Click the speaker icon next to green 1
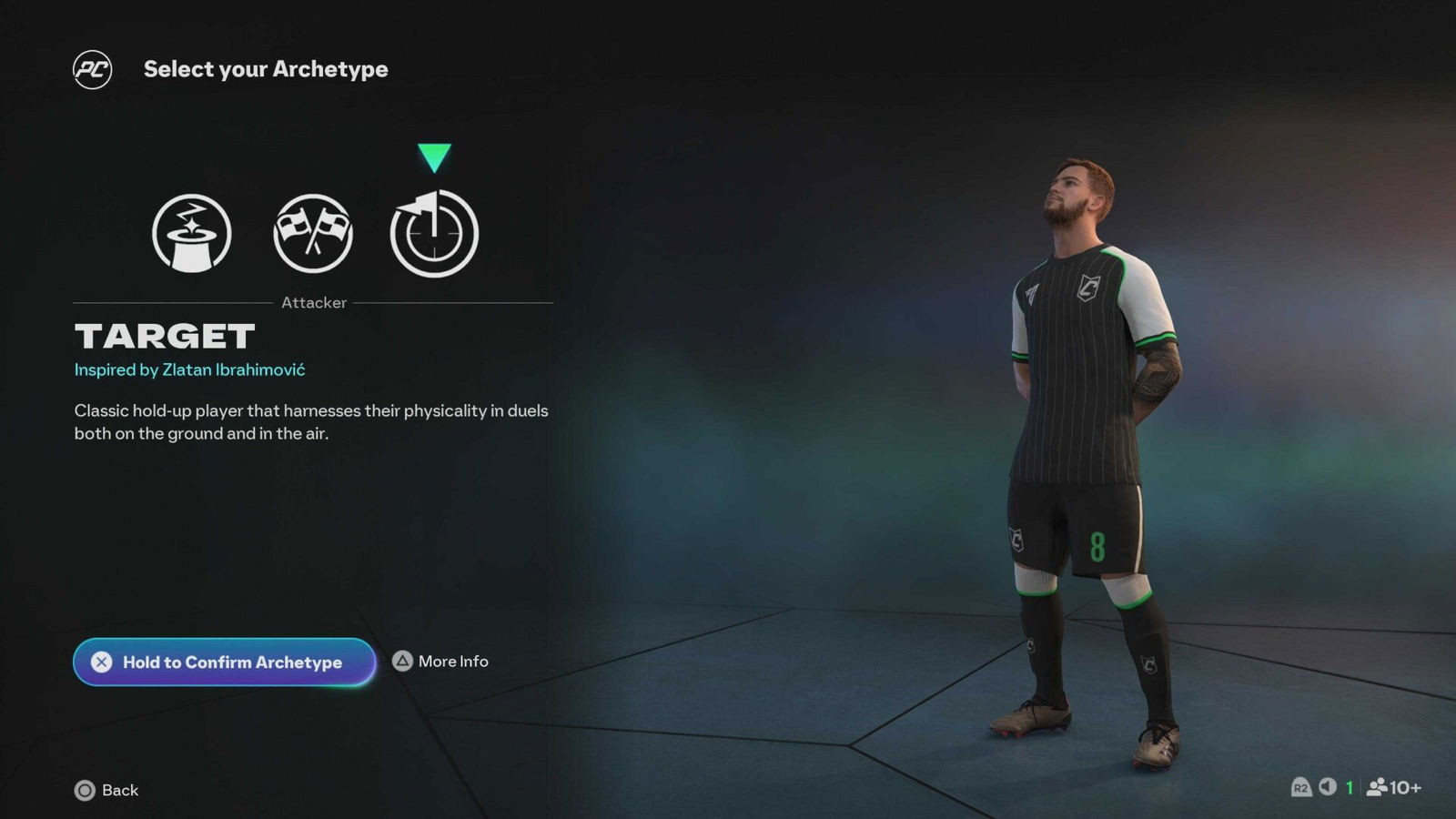The width and height of the screenshot is (1456, 819). (x=1327, y=790)
